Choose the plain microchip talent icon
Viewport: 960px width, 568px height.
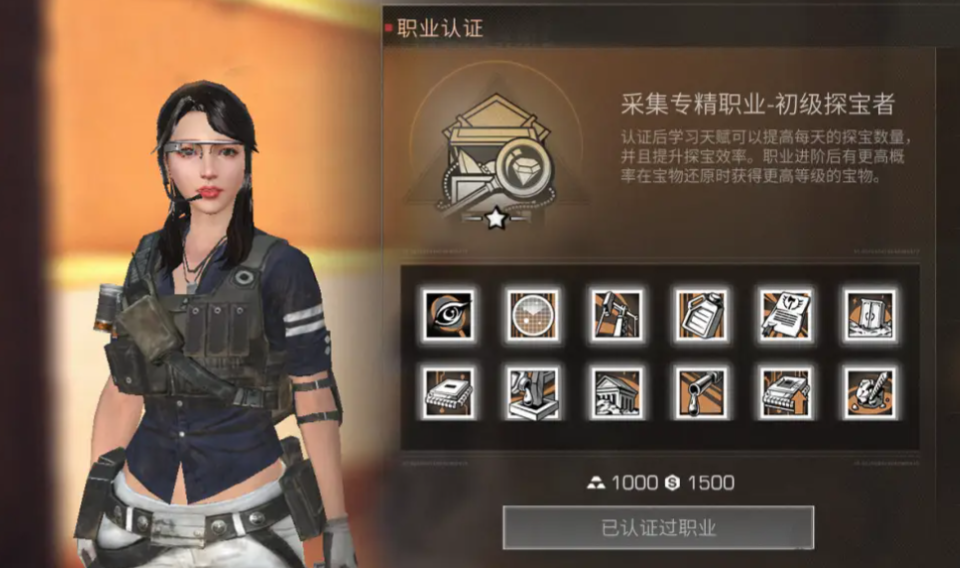pyautogui.click(x=448, y=390)
